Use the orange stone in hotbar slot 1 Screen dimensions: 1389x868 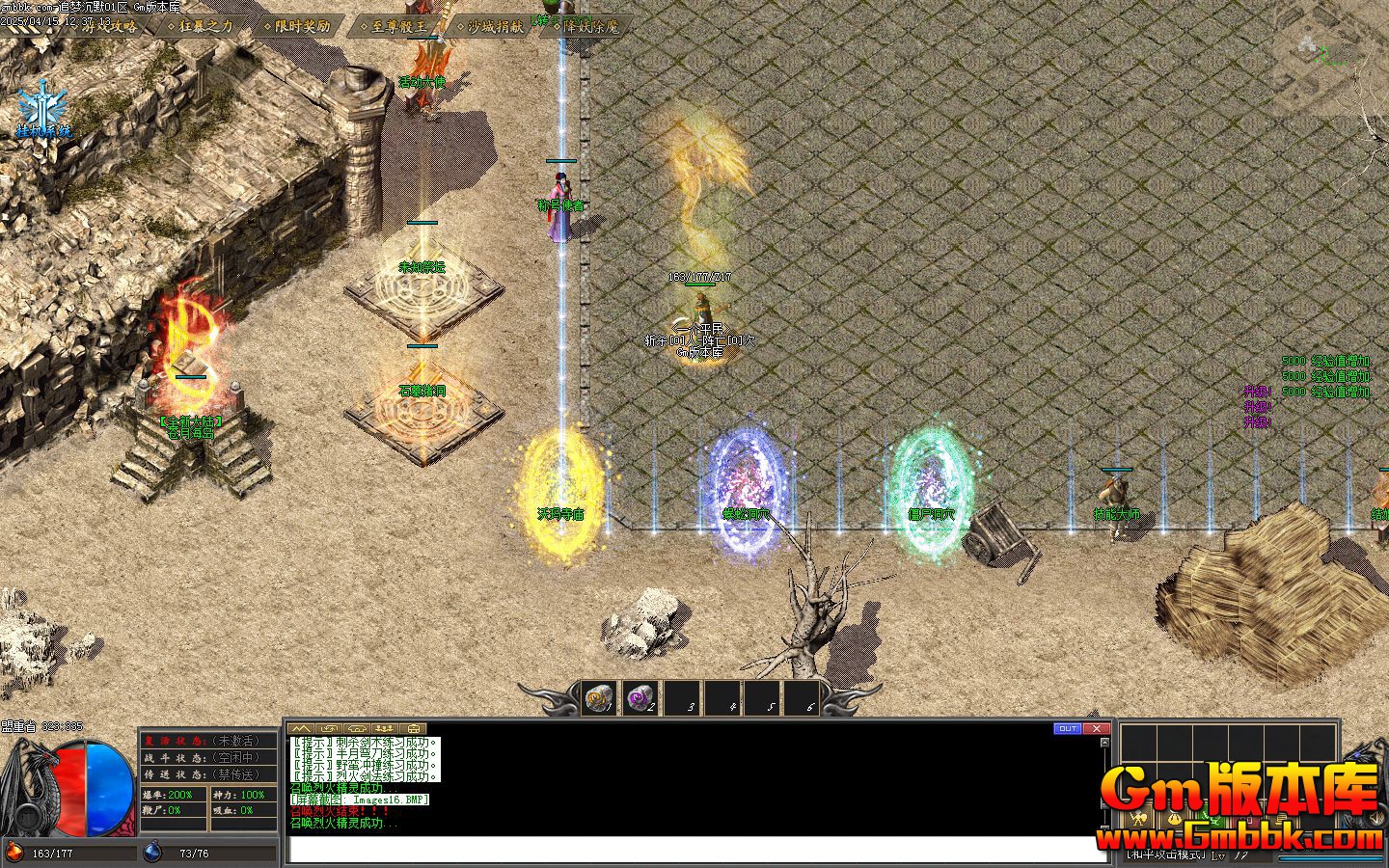click(600, 698)
